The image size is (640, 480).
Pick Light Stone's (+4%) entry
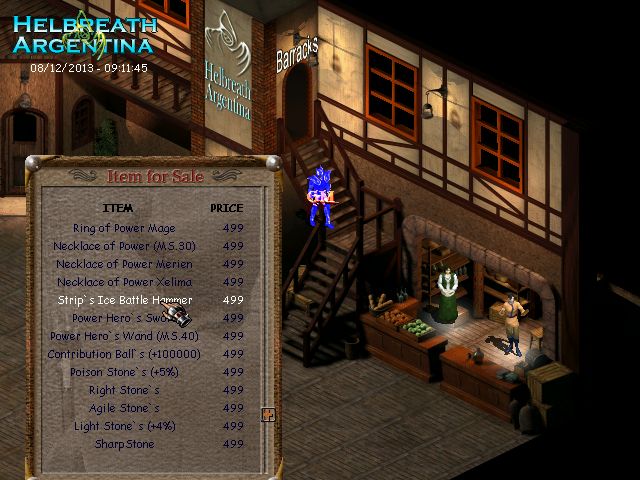coord(124,426)
